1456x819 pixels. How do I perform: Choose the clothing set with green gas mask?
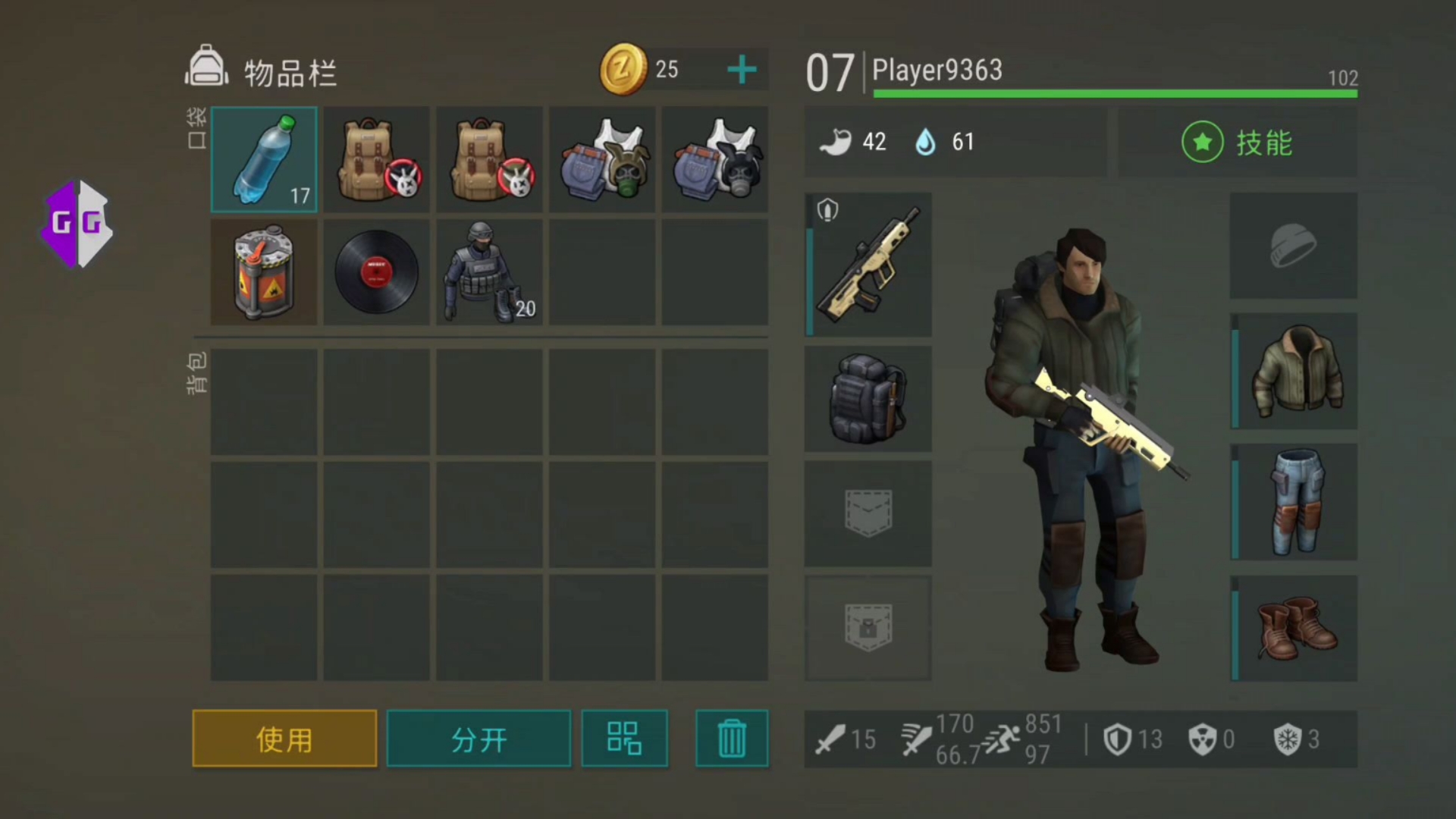tap(602, 159)
